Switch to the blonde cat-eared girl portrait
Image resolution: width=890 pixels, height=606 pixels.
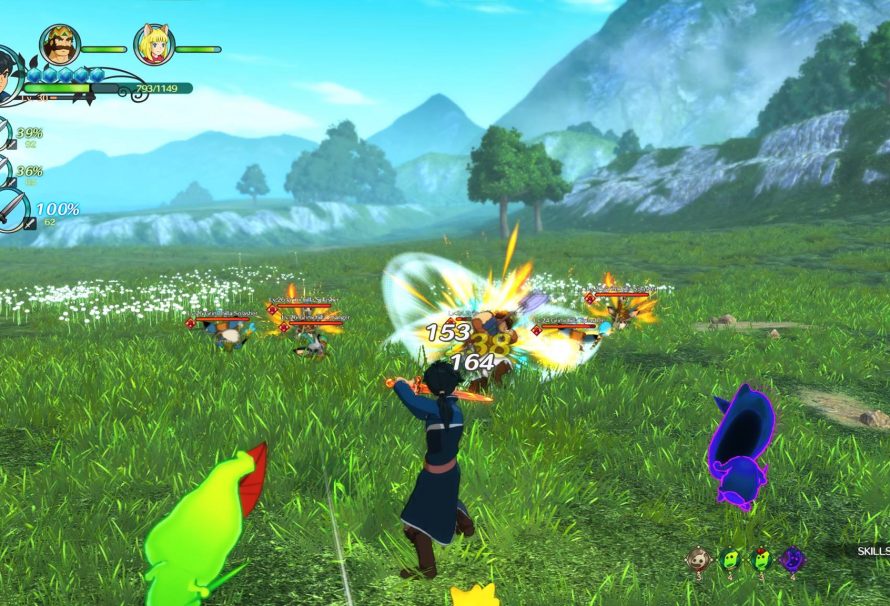[154, 45]
